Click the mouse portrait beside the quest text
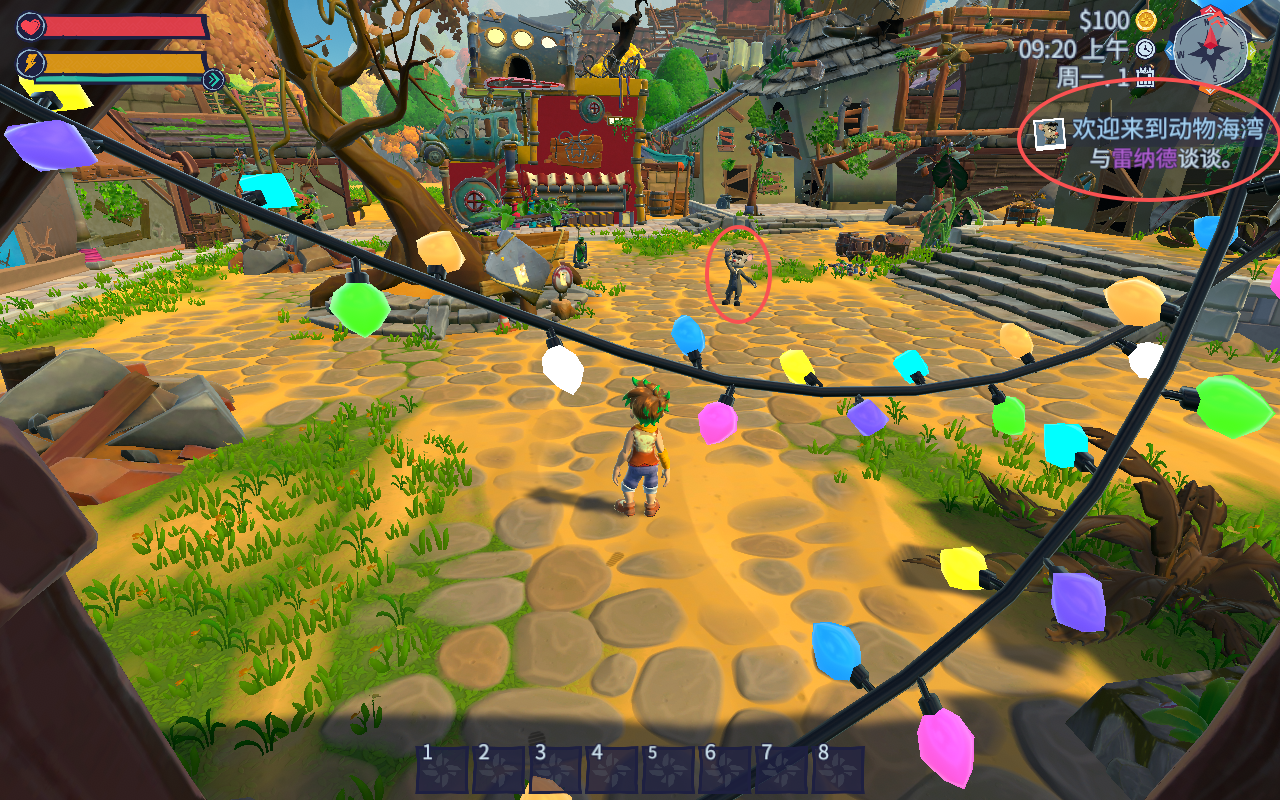 coord(1049,132)
